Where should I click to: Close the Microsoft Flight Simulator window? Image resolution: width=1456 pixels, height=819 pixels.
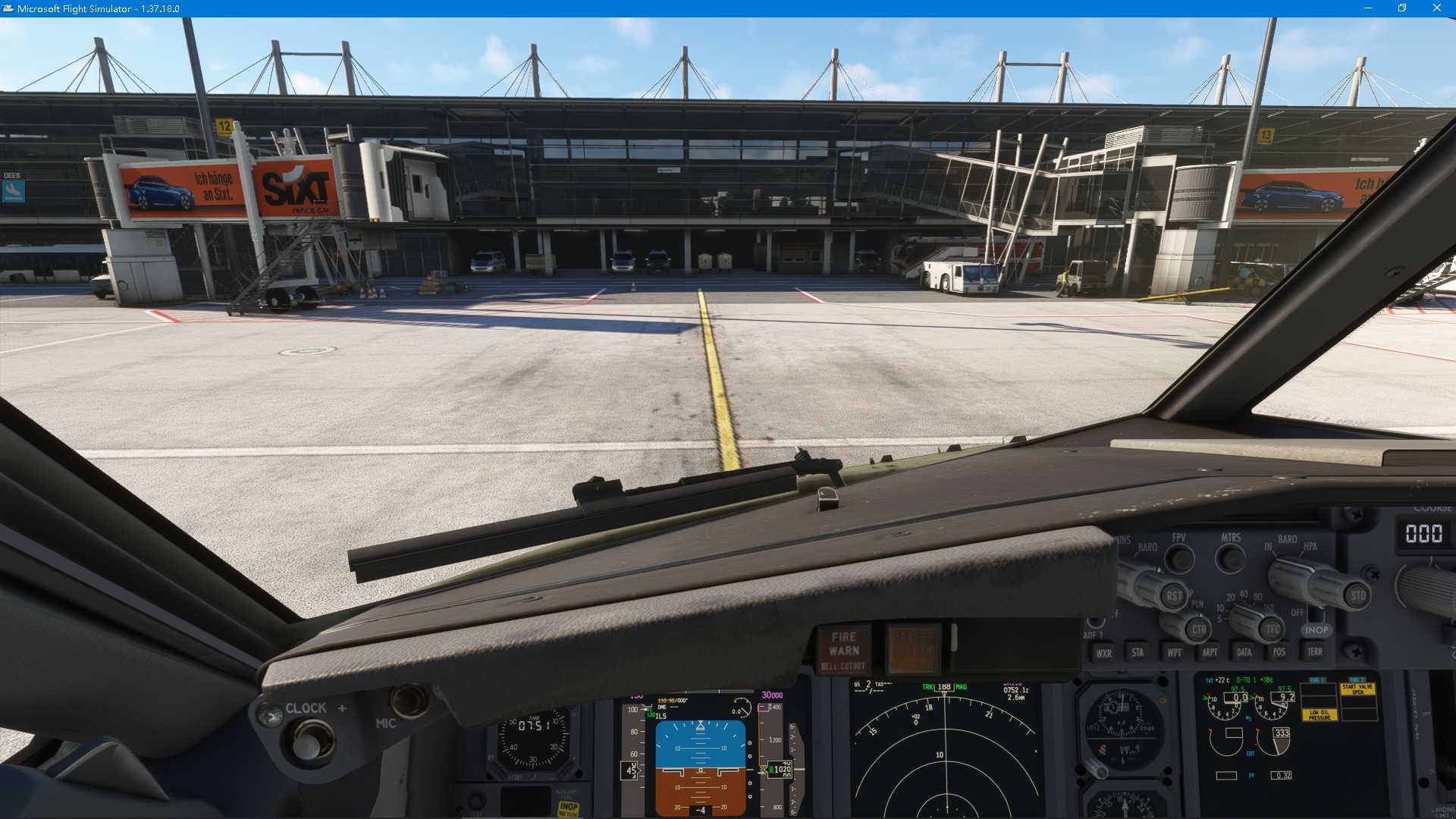[1436, 8]
